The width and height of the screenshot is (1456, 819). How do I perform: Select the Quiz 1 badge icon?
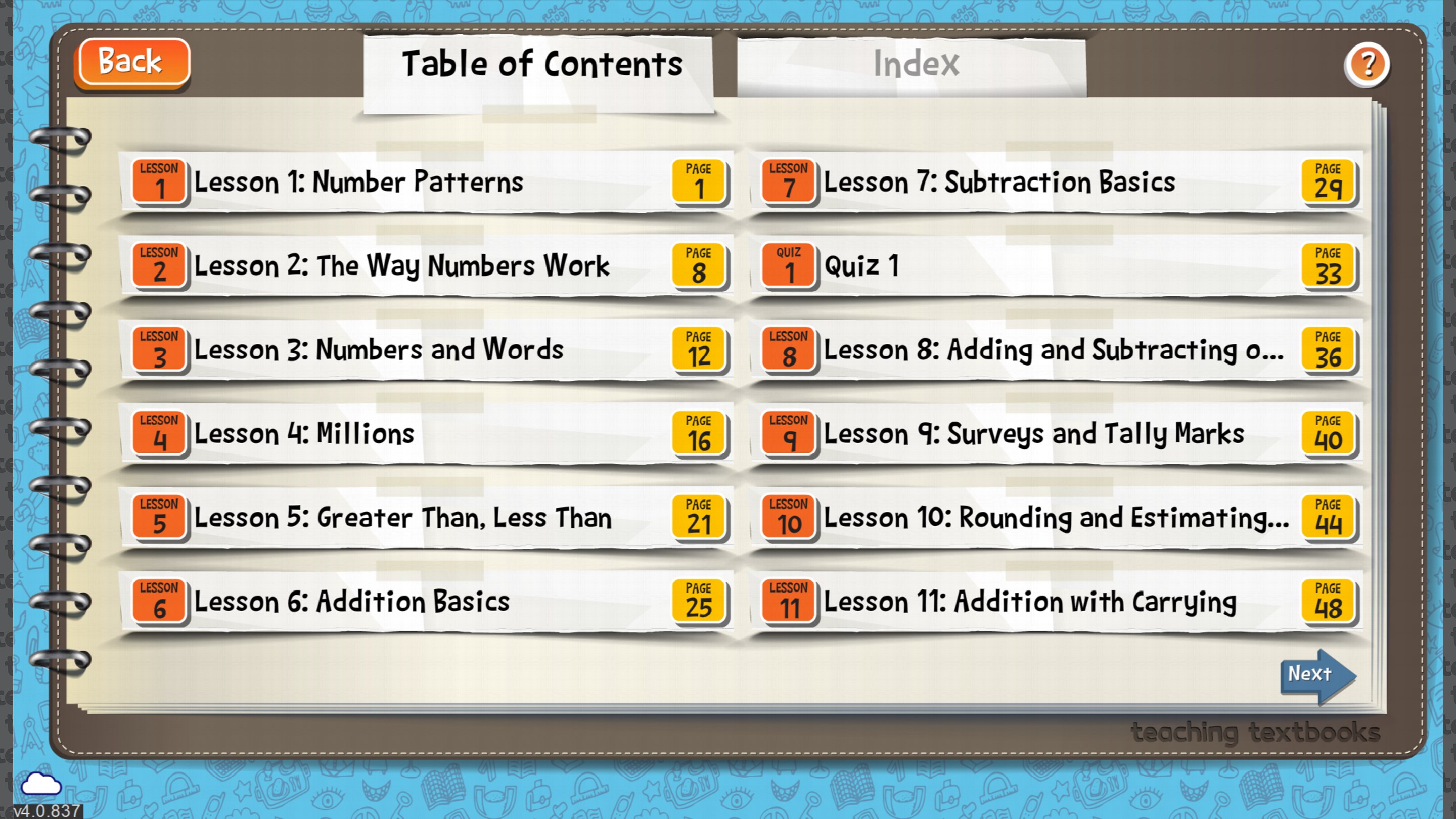(x=788, y=265)
